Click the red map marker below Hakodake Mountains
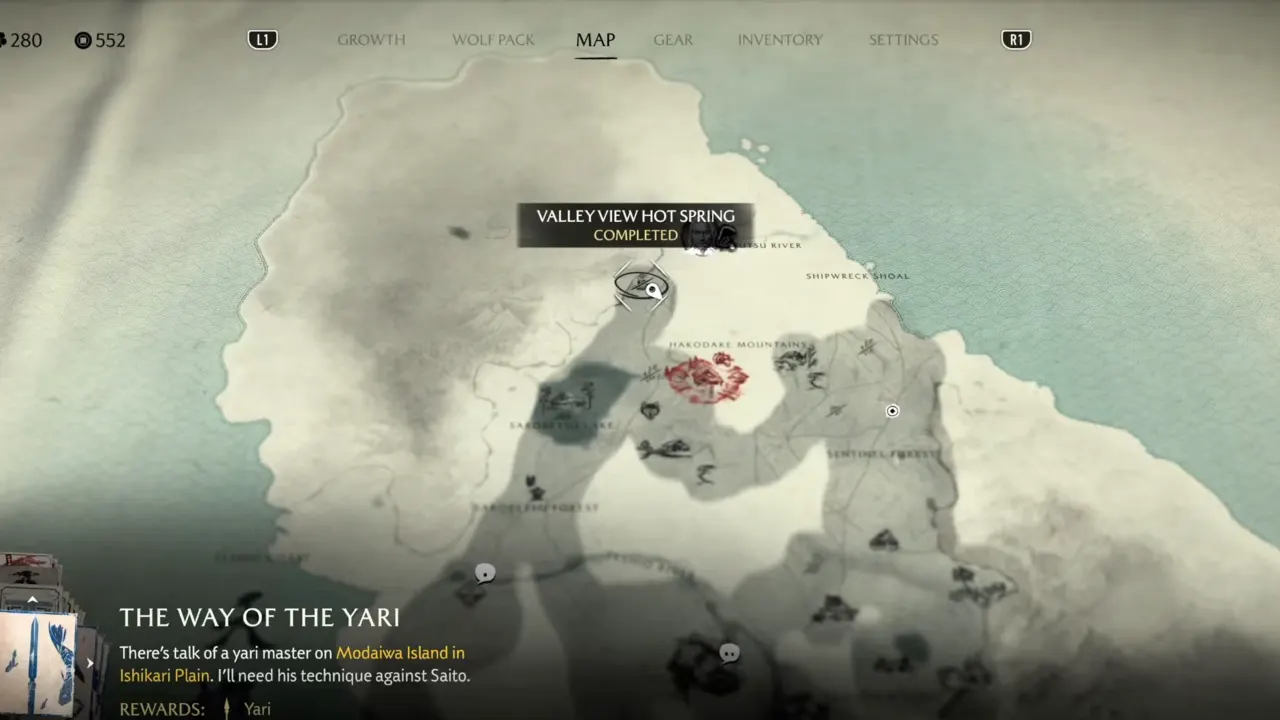The image size is (1280, 720). pyautogui.click(x=707, y=378)
